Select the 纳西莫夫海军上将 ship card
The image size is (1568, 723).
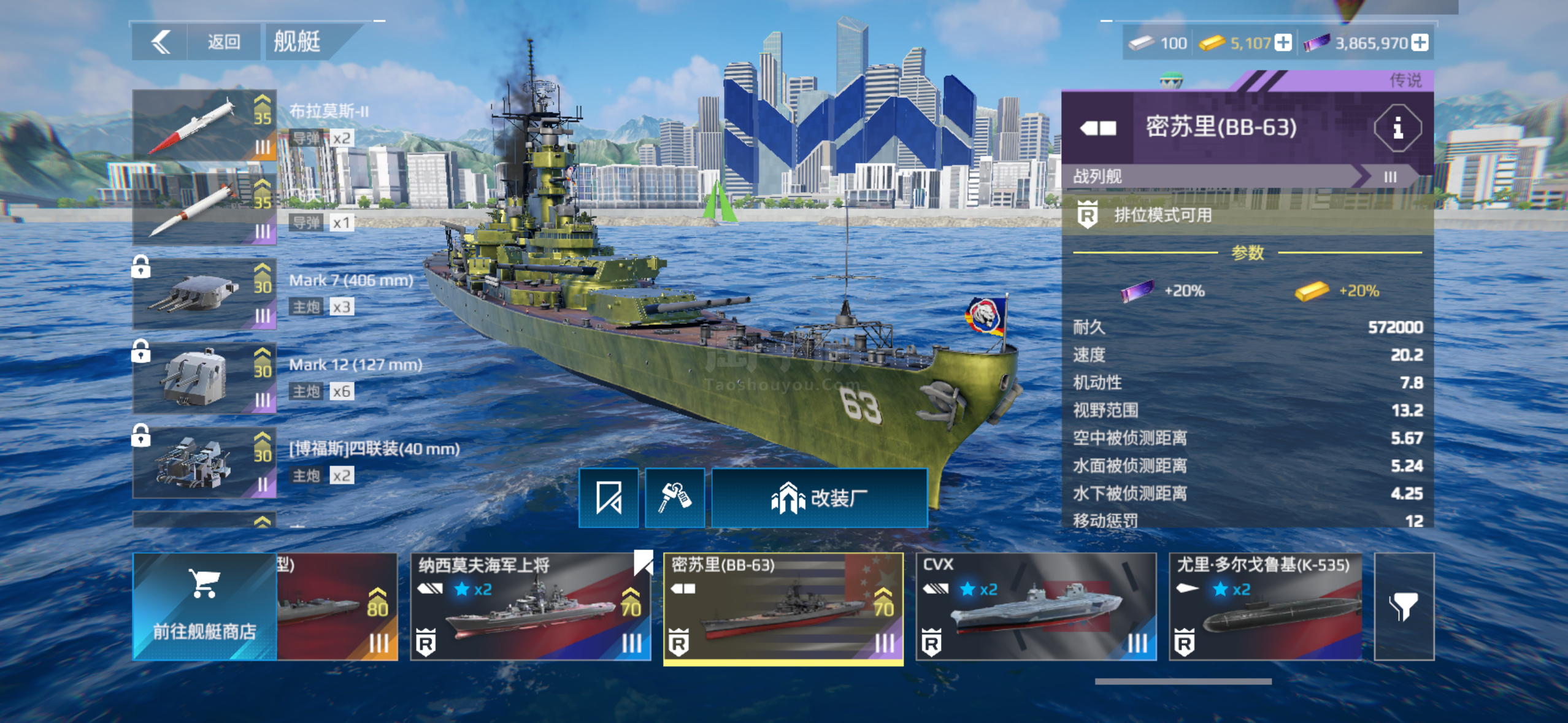(530, 606)
